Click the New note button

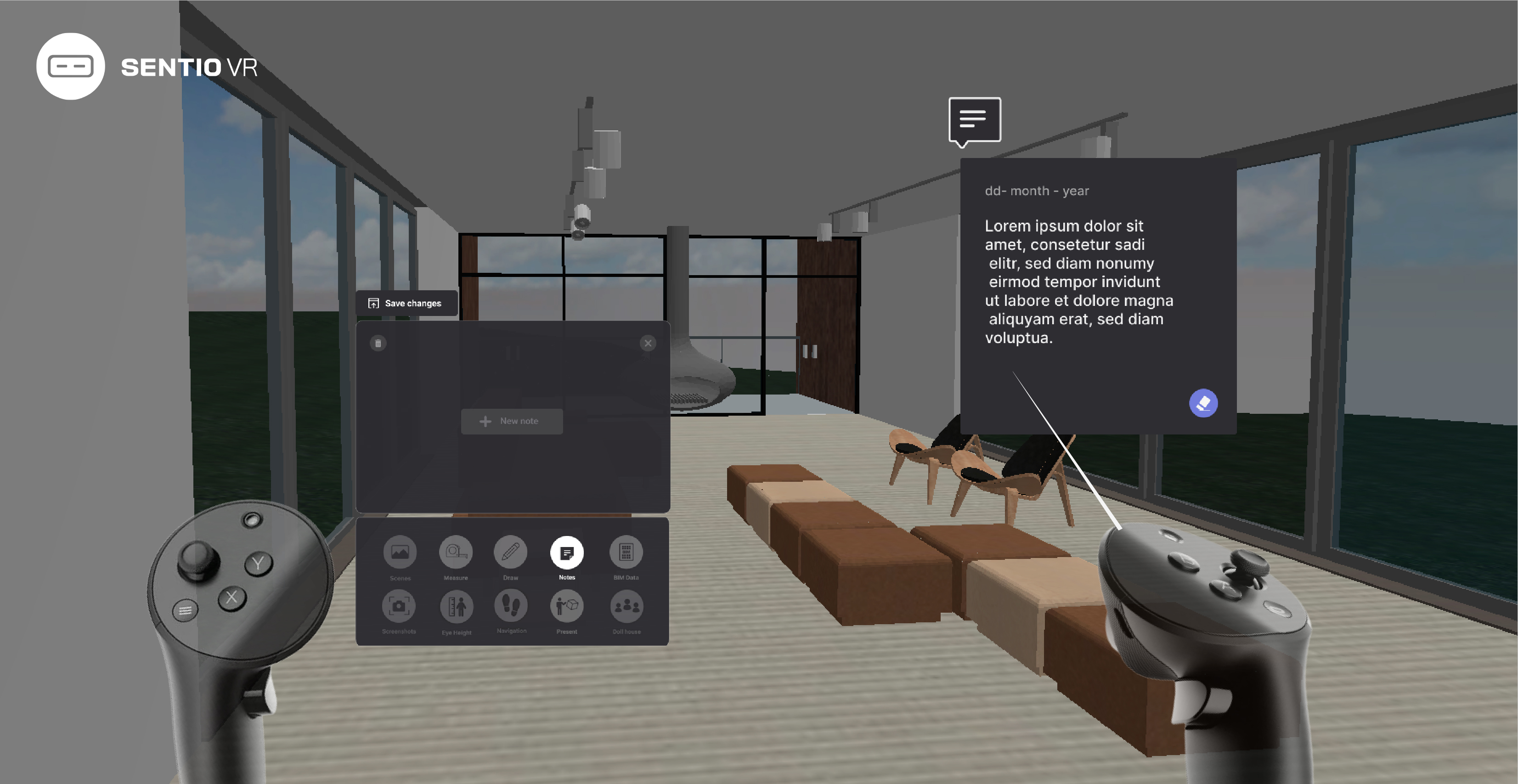[512, 421]
